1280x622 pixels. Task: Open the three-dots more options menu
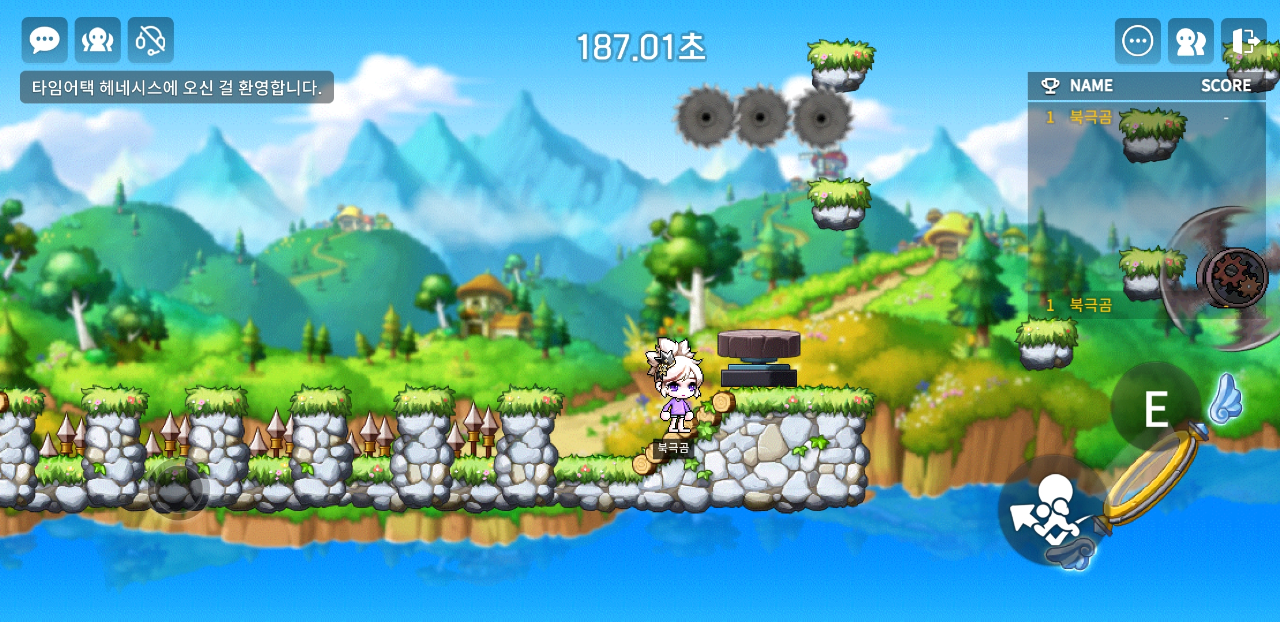coord(1138,41)
